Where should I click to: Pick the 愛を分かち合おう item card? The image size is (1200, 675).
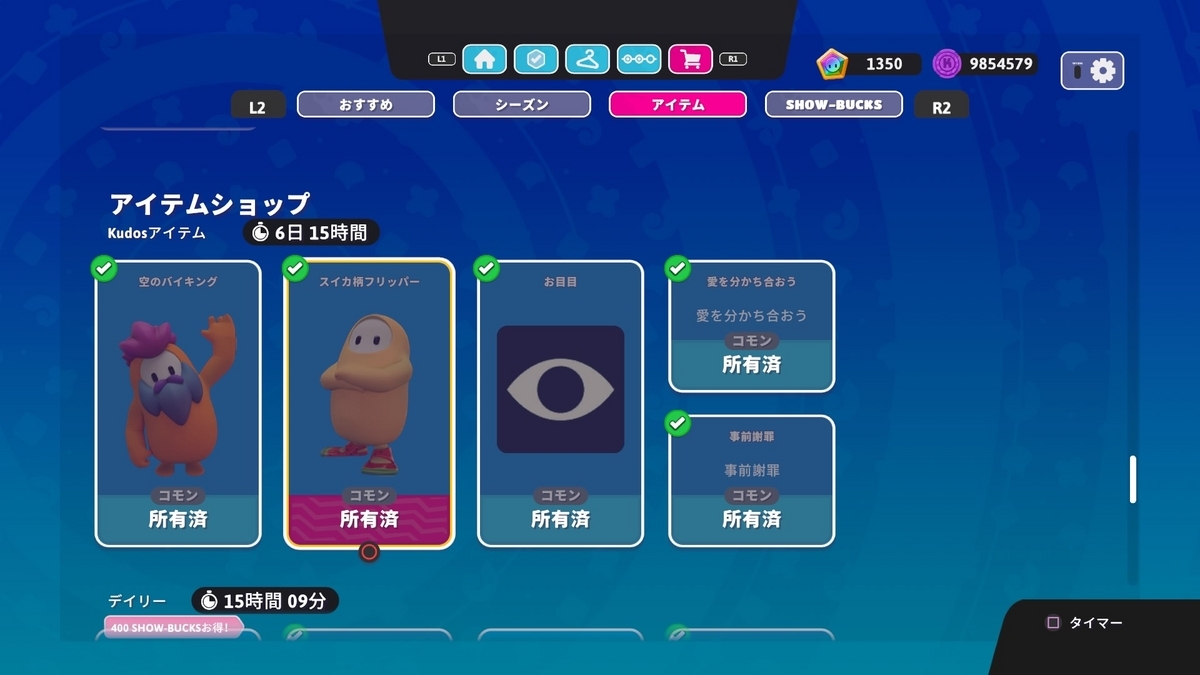pos(751,326)
